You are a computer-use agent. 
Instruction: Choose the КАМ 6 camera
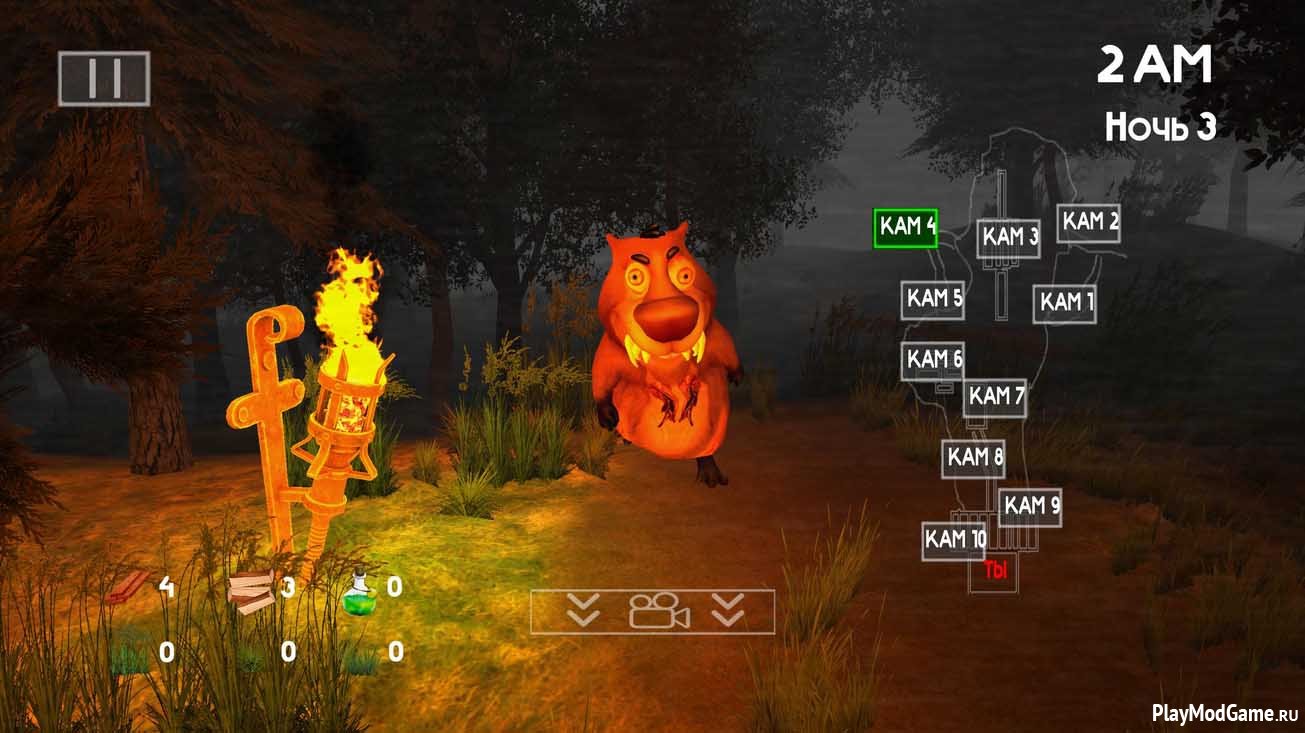tap(933, 359)
